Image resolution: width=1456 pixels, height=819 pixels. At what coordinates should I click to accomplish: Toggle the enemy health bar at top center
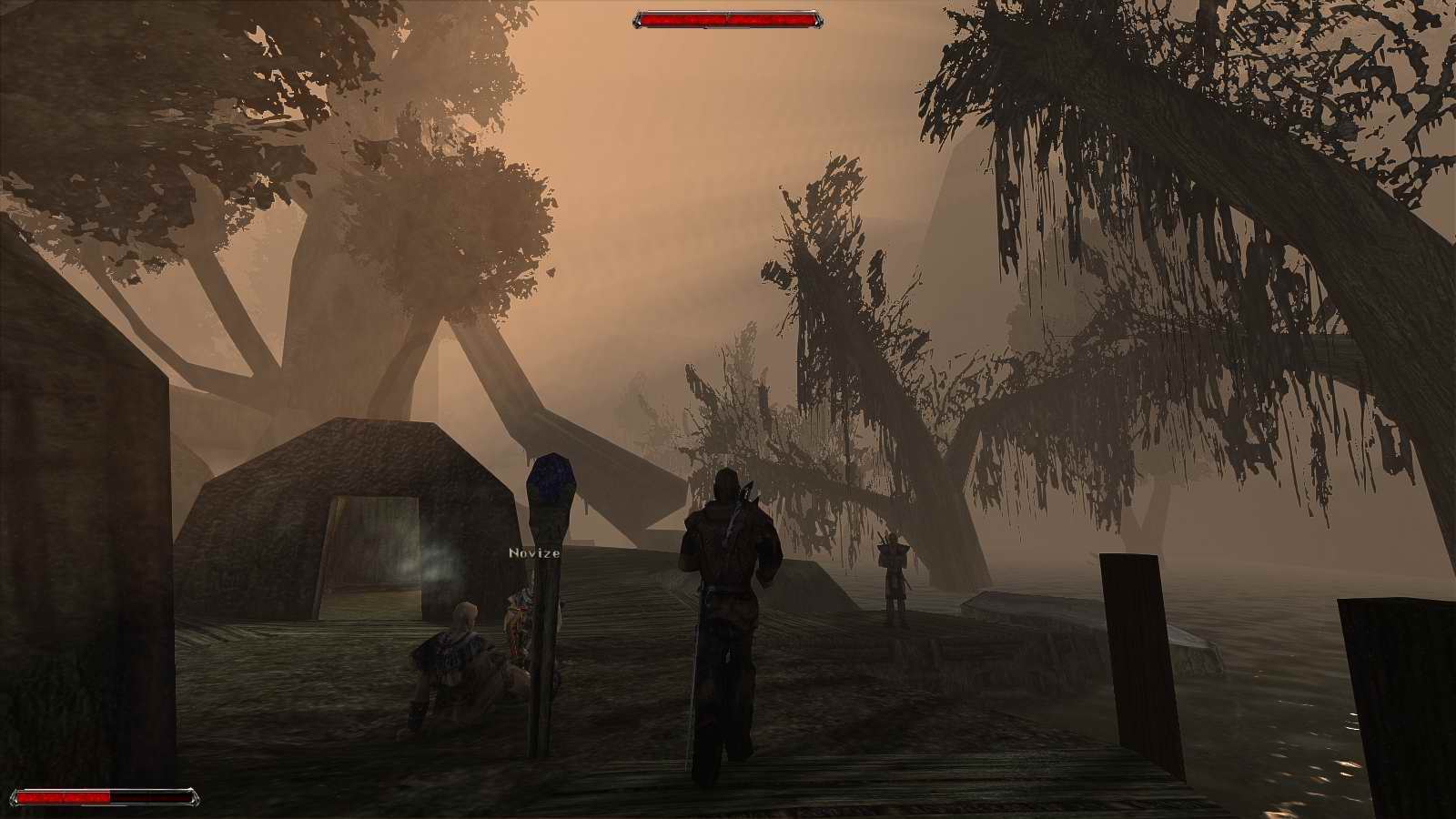pos(726,16)
